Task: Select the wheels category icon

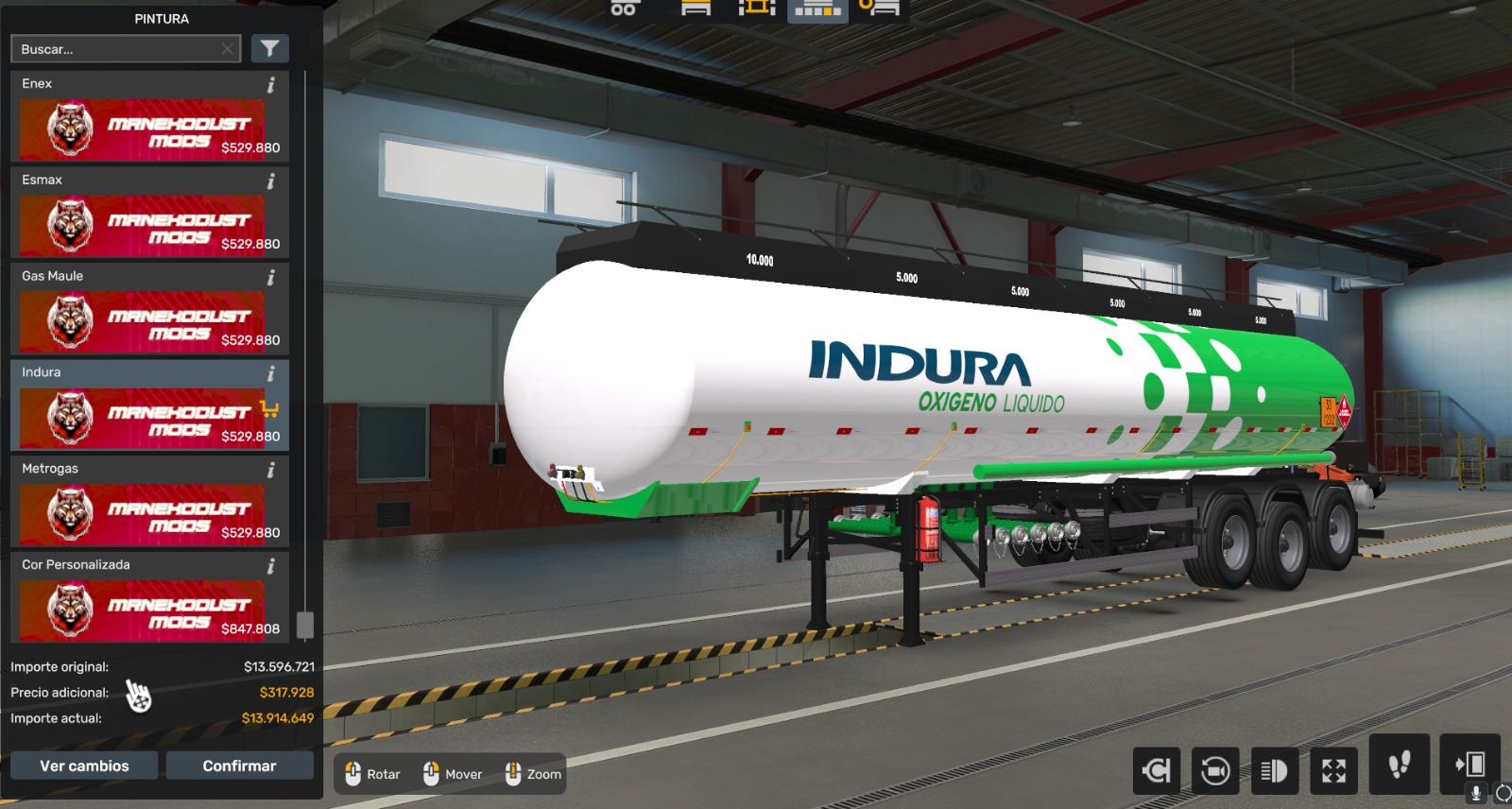Action: point(624,9)
